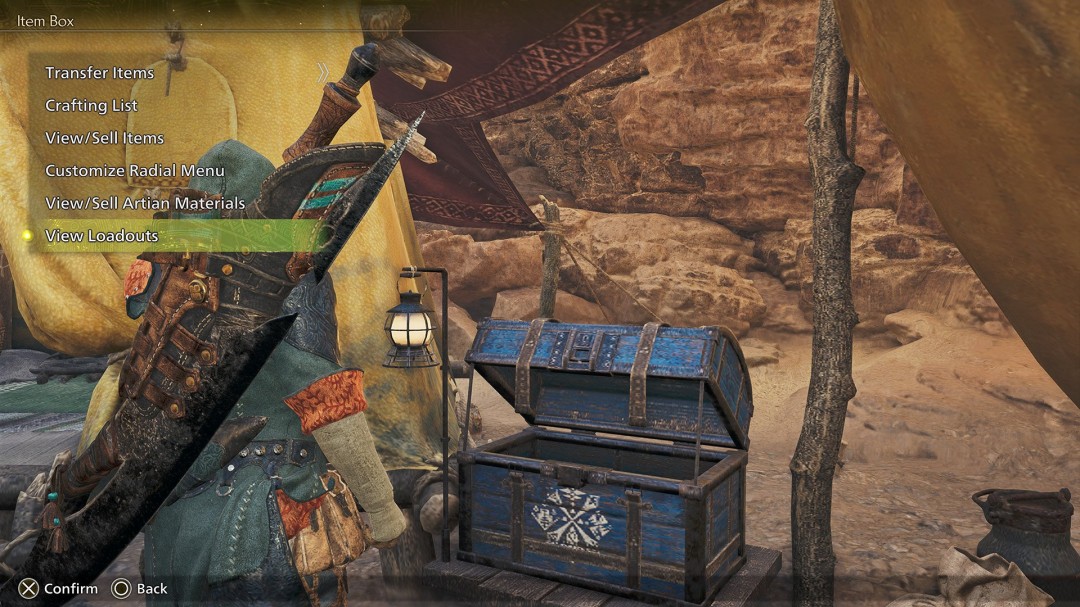Viewport: 1080px width, 607px height.
Task: Choose the View/Sell Items entry
Action: pyautogui.click(x=105, y=138)
